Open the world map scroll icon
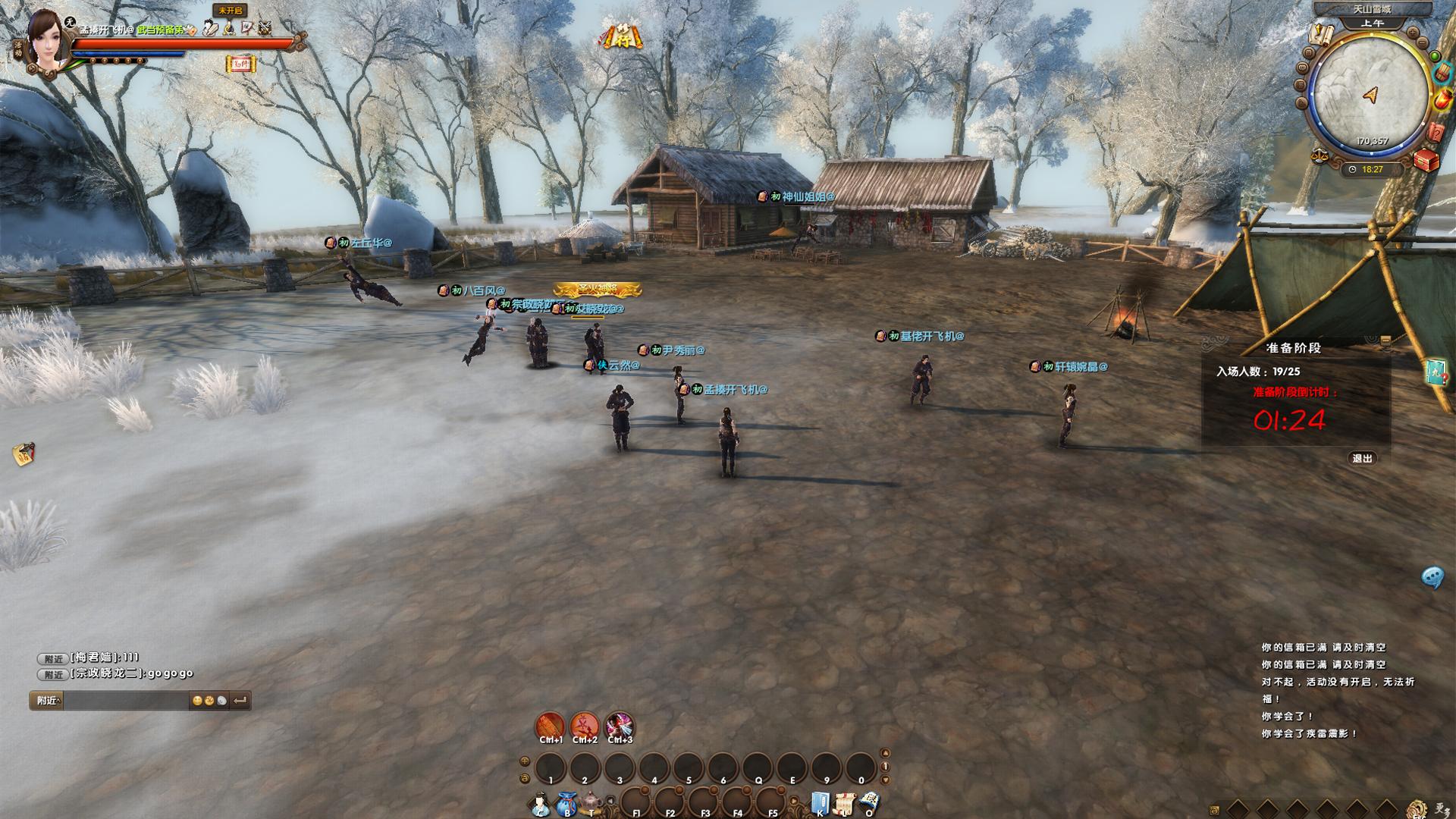 tap(1323, 33)
